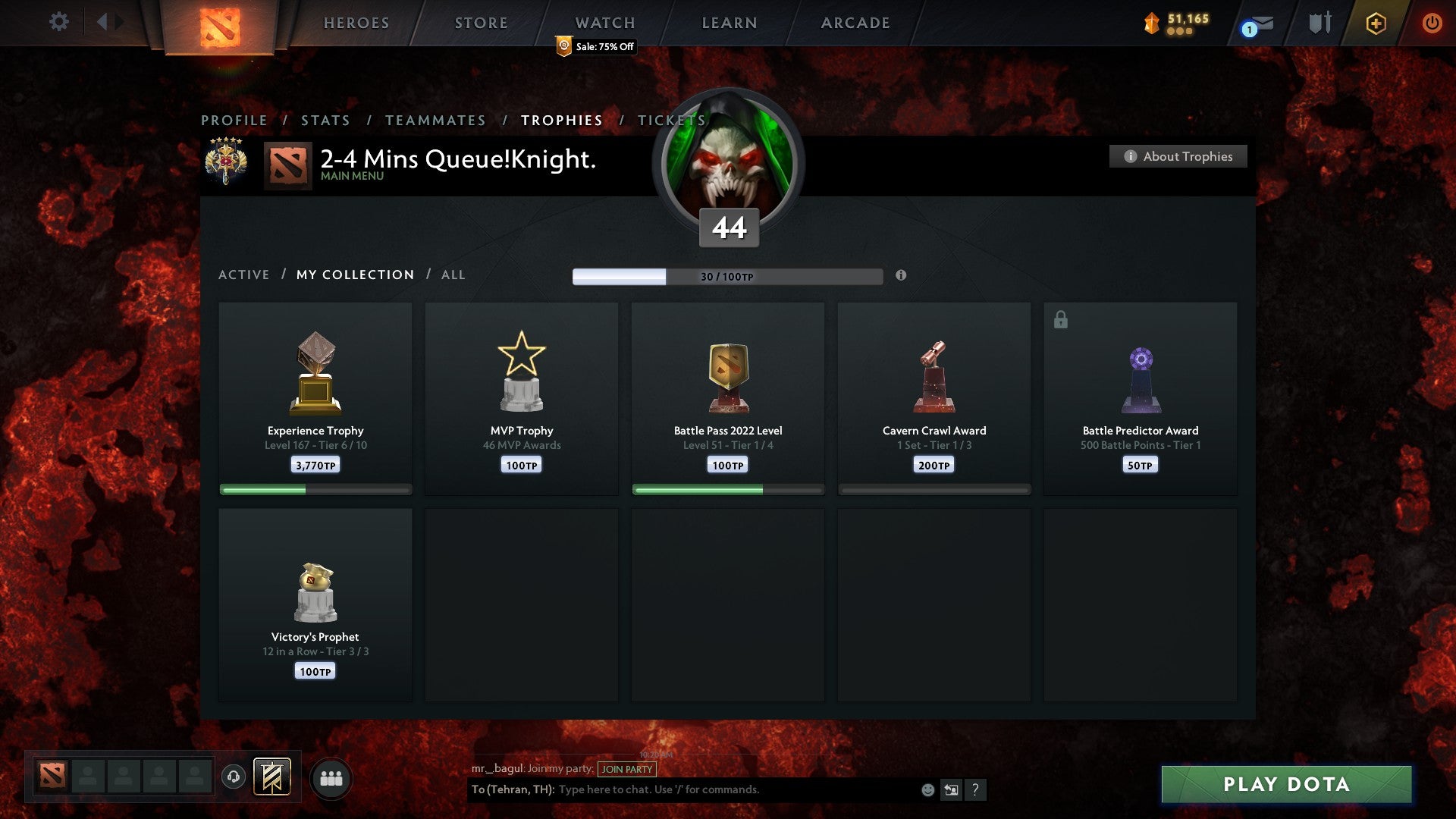
Task: Open the ARCADE menu
Action: click(854, 23)
